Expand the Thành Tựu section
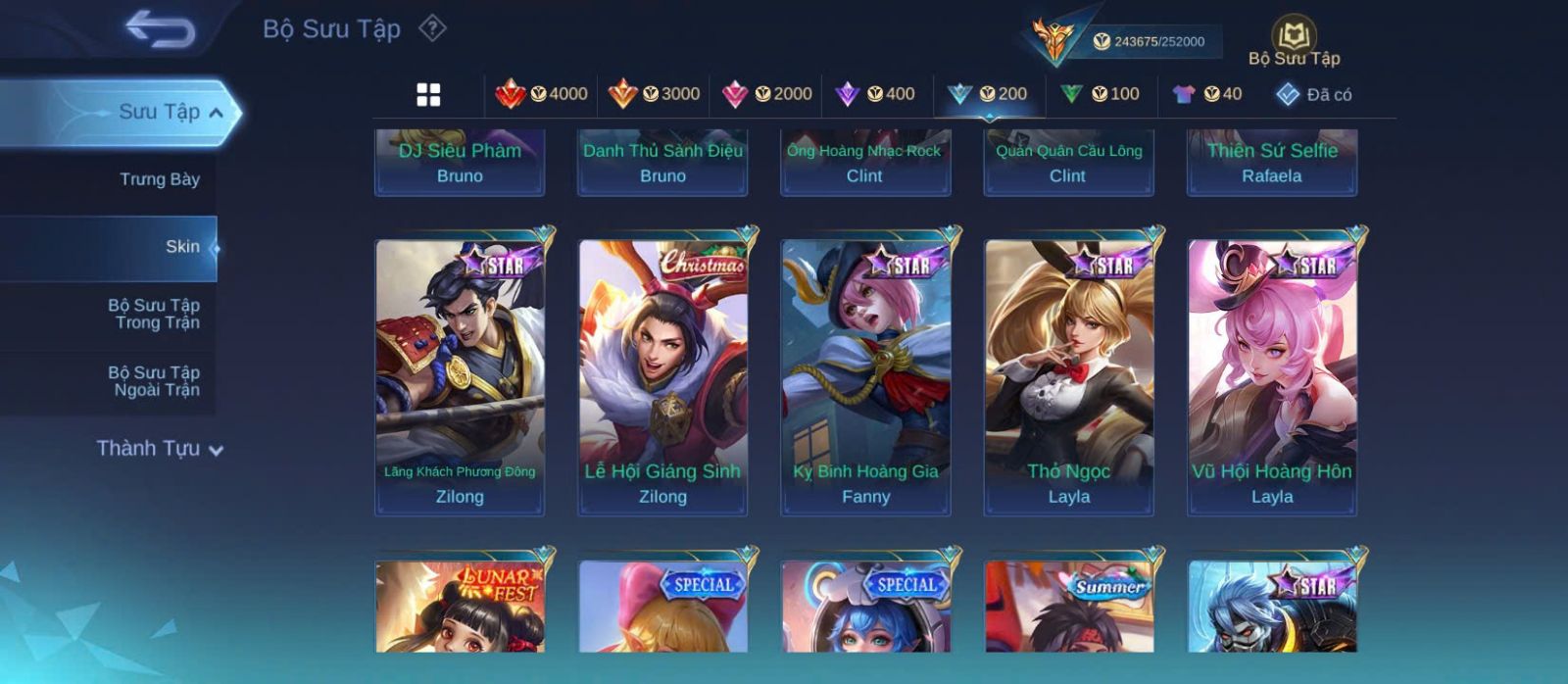1568x684 pixels. (160, 449)
